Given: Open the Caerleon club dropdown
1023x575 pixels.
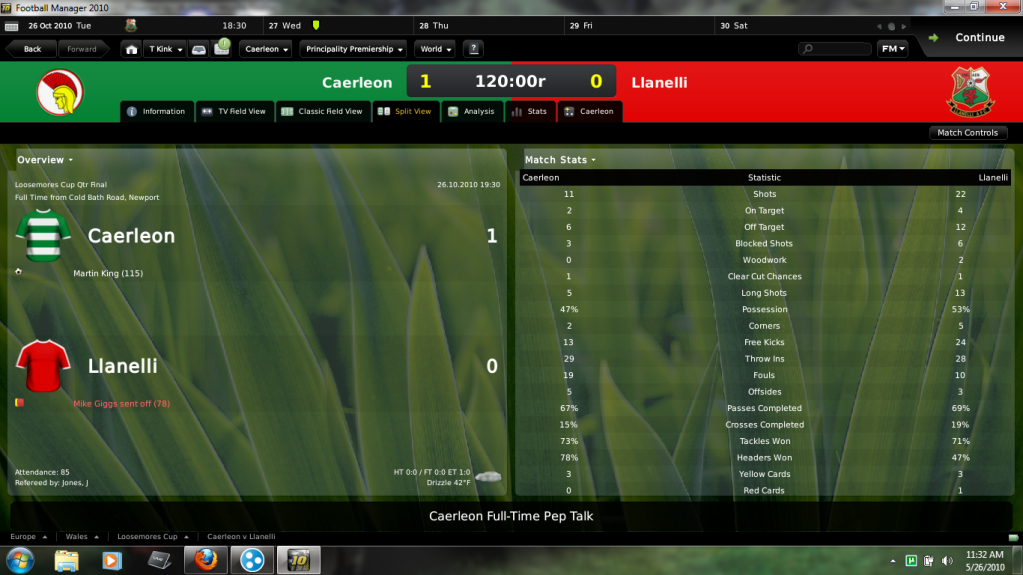Looking at the screenshot, I should click(266, 49).
